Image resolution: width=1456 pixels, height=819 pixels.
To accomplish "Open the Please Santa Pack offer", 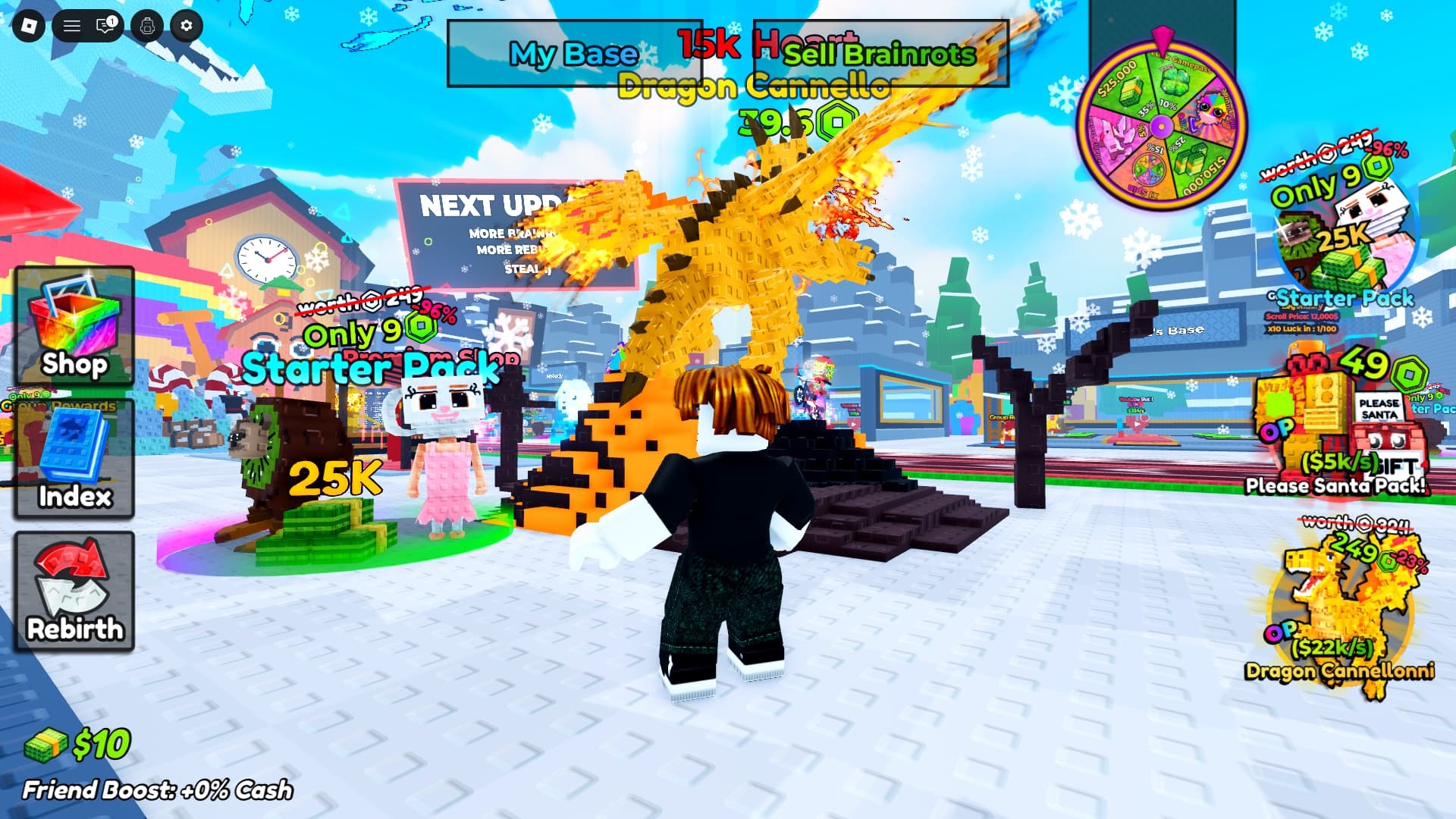I will click(1339, 423).
